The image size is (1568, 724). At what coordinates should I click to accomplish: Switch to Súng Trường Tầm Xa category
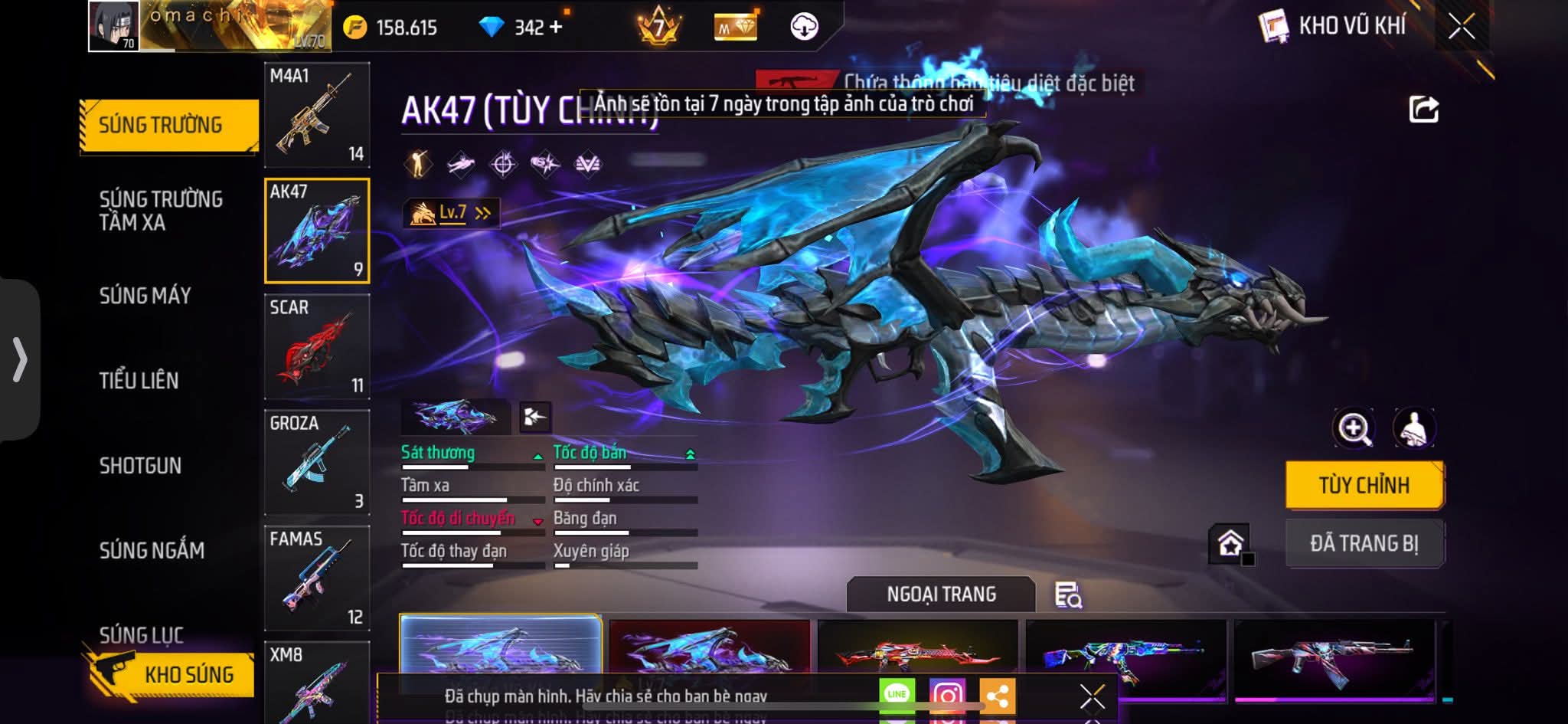pos(161,211)
